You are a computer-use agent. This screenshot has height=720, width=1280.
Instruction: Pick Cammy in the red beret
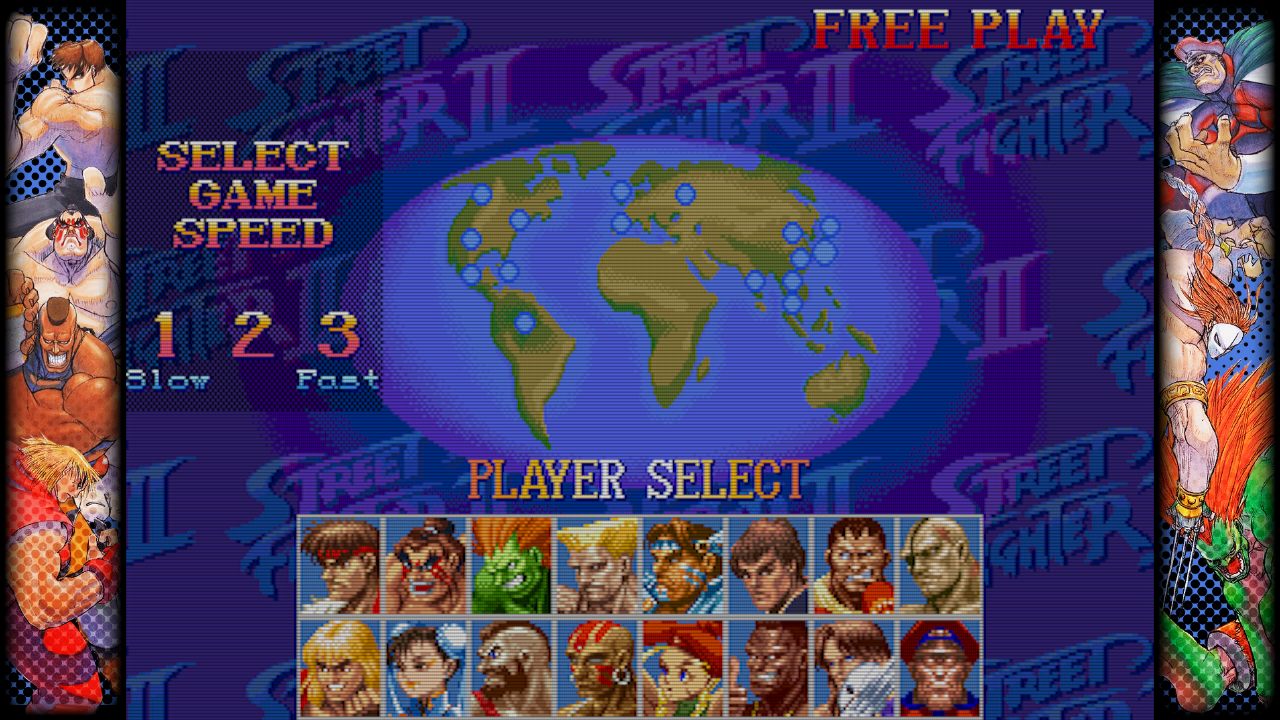coord(683,667)
